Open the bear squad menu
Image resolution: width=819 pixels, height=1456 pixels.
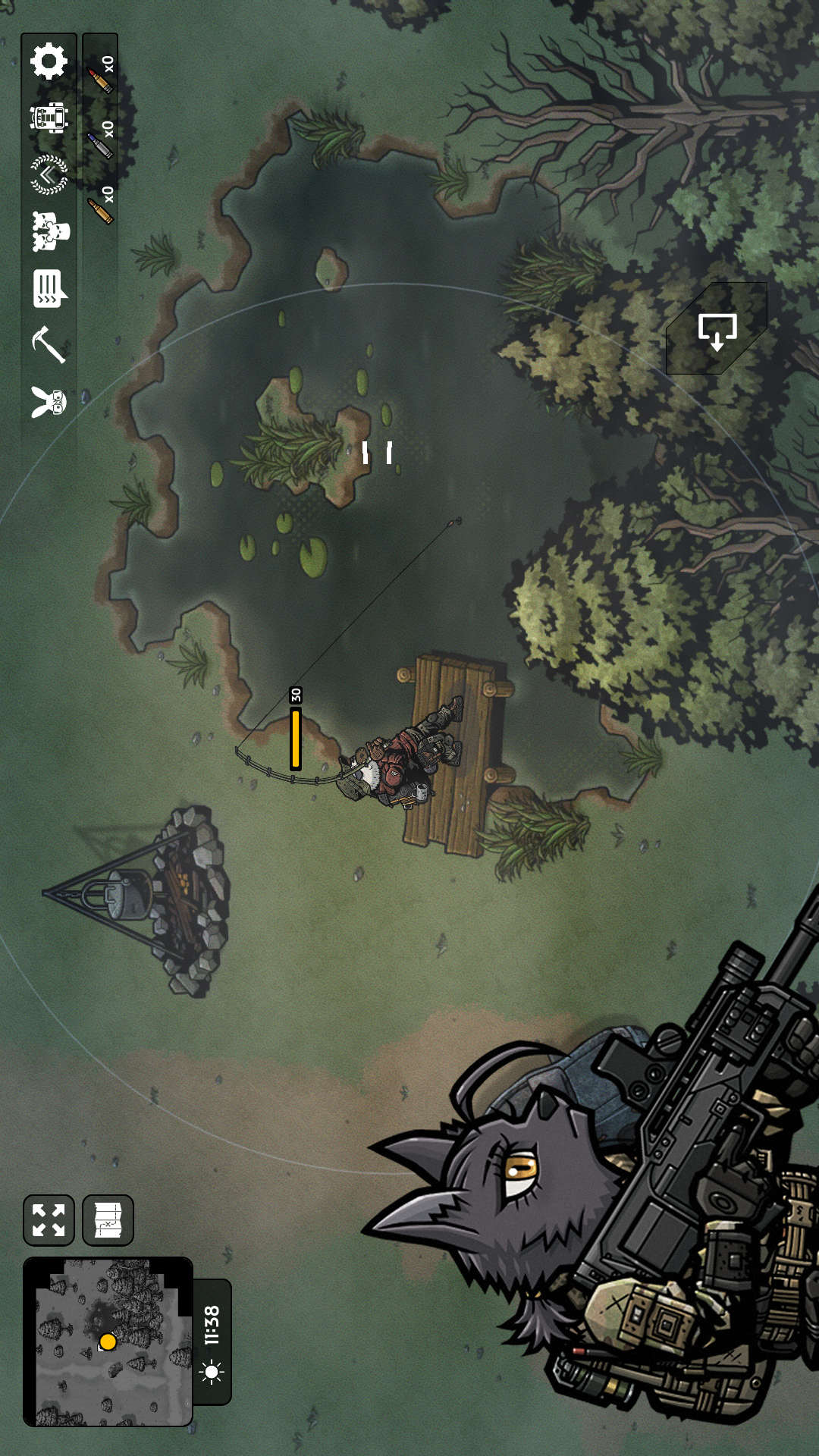50,231
